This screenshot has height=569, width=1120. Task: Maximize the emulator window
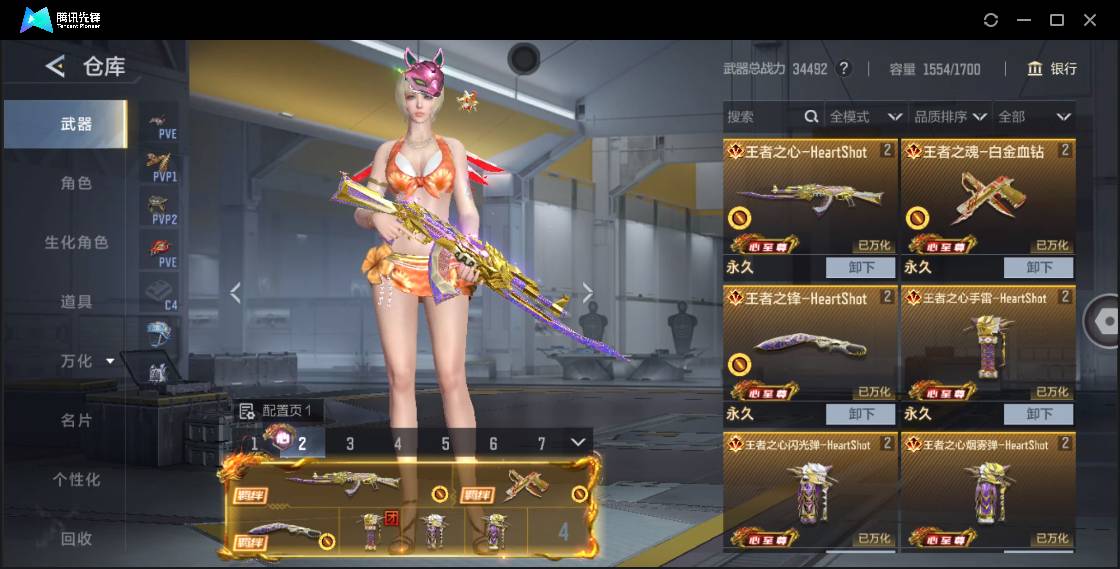pyautogui.click(x=1056, y=20)
